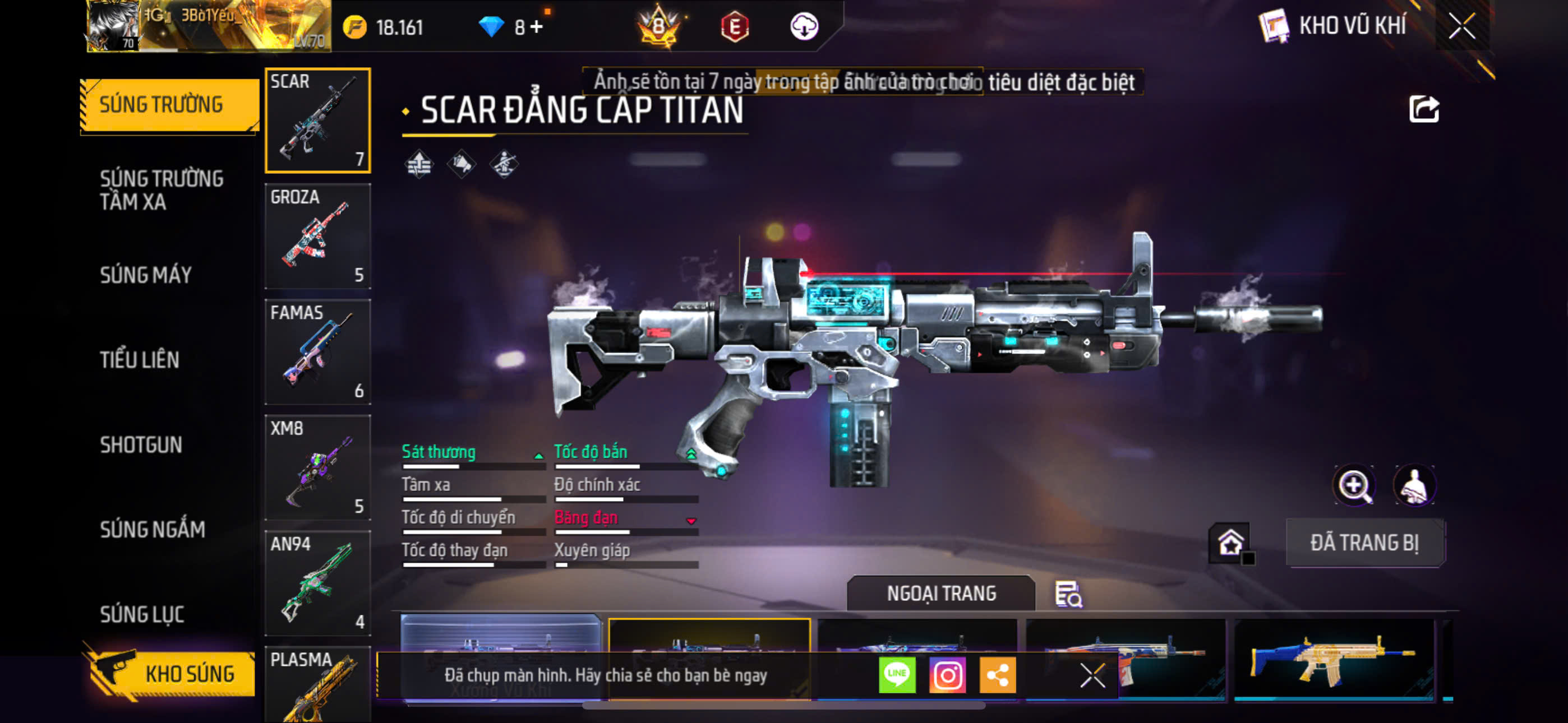Show the Shotgun weapon list
The width and height of the screenshot is (1568, 723).
(141, 445)
